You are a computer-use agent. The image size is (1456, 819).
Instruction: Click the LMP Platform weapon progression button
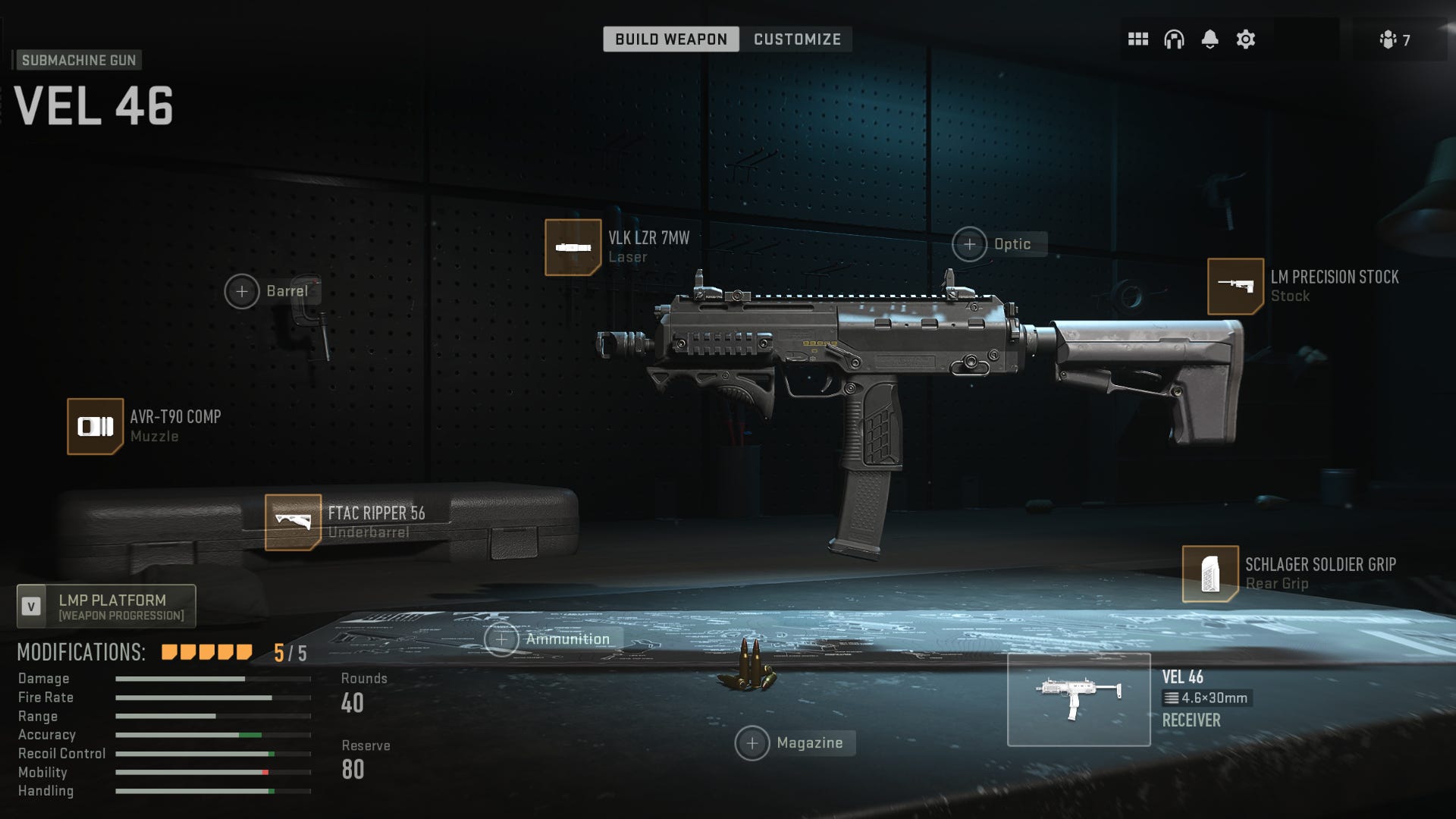tap(106, 605)
